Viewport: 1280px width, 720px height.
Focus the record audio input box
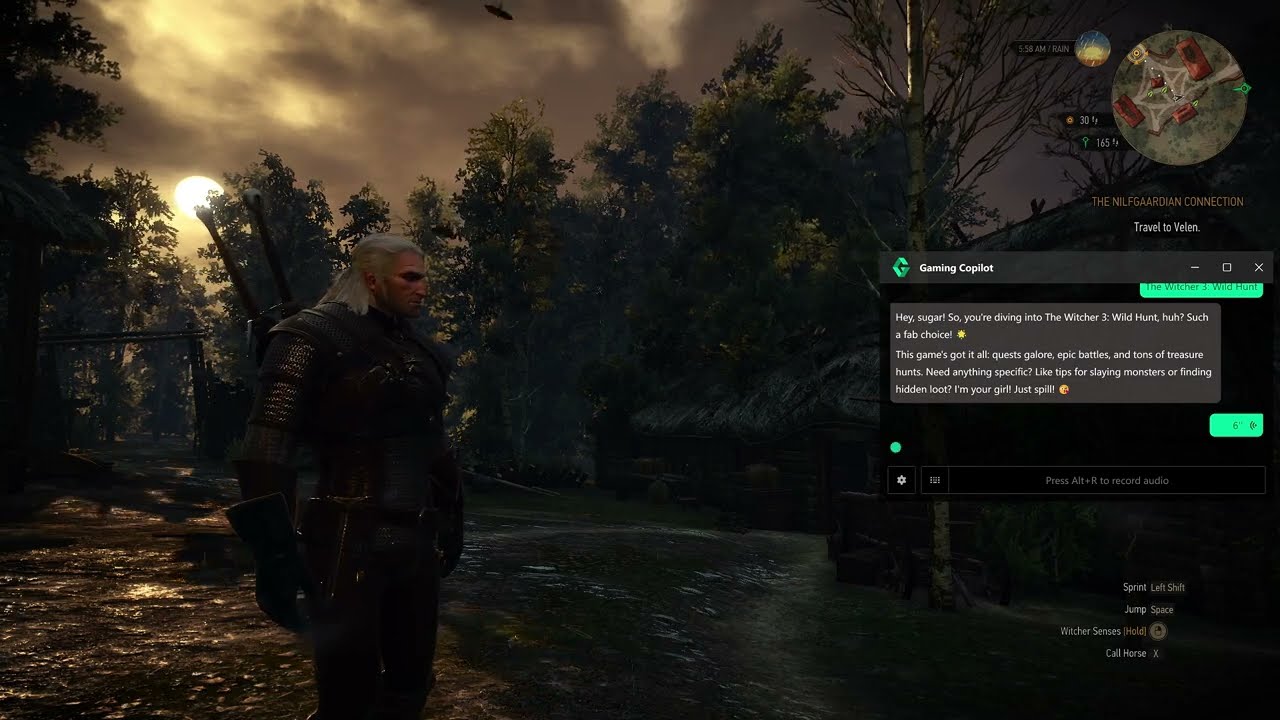[x=1106, y=481]
